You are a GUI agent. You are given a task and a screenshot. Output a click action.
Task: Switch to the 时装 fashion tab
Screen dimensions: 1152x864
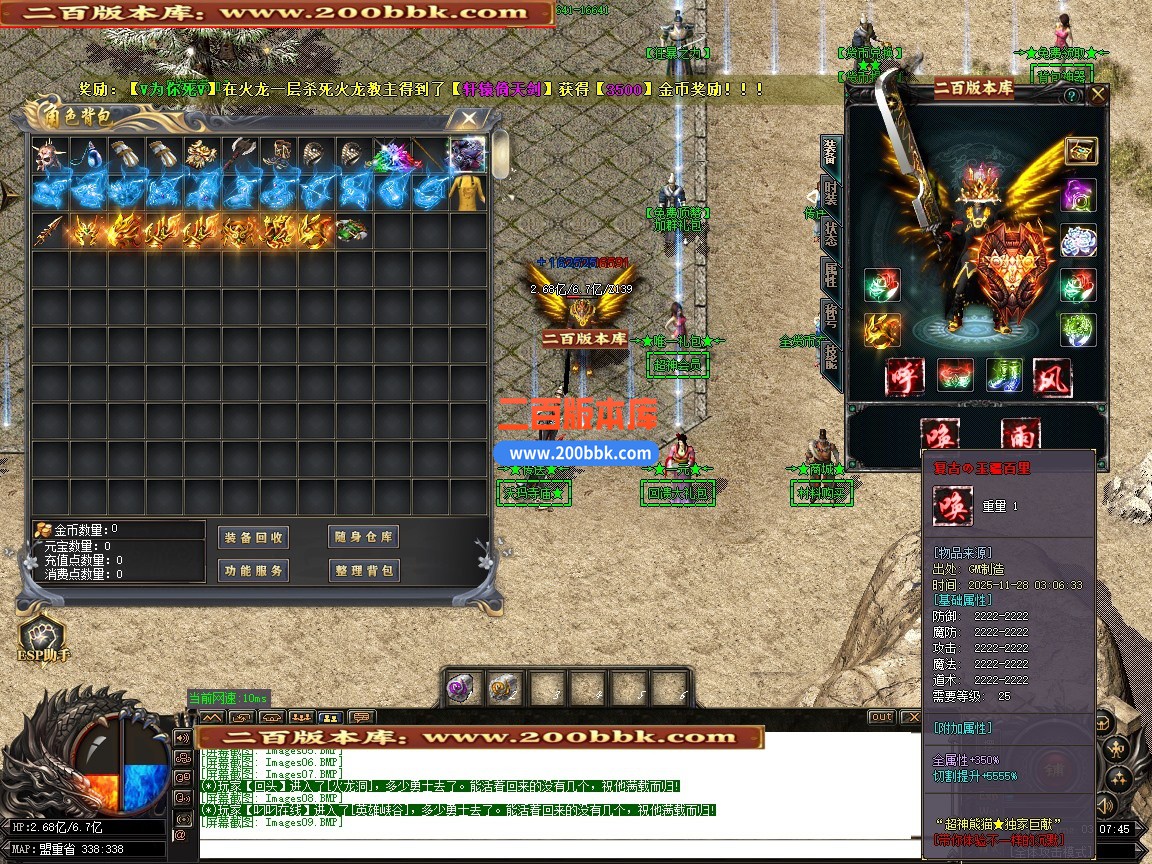(830, 194)
